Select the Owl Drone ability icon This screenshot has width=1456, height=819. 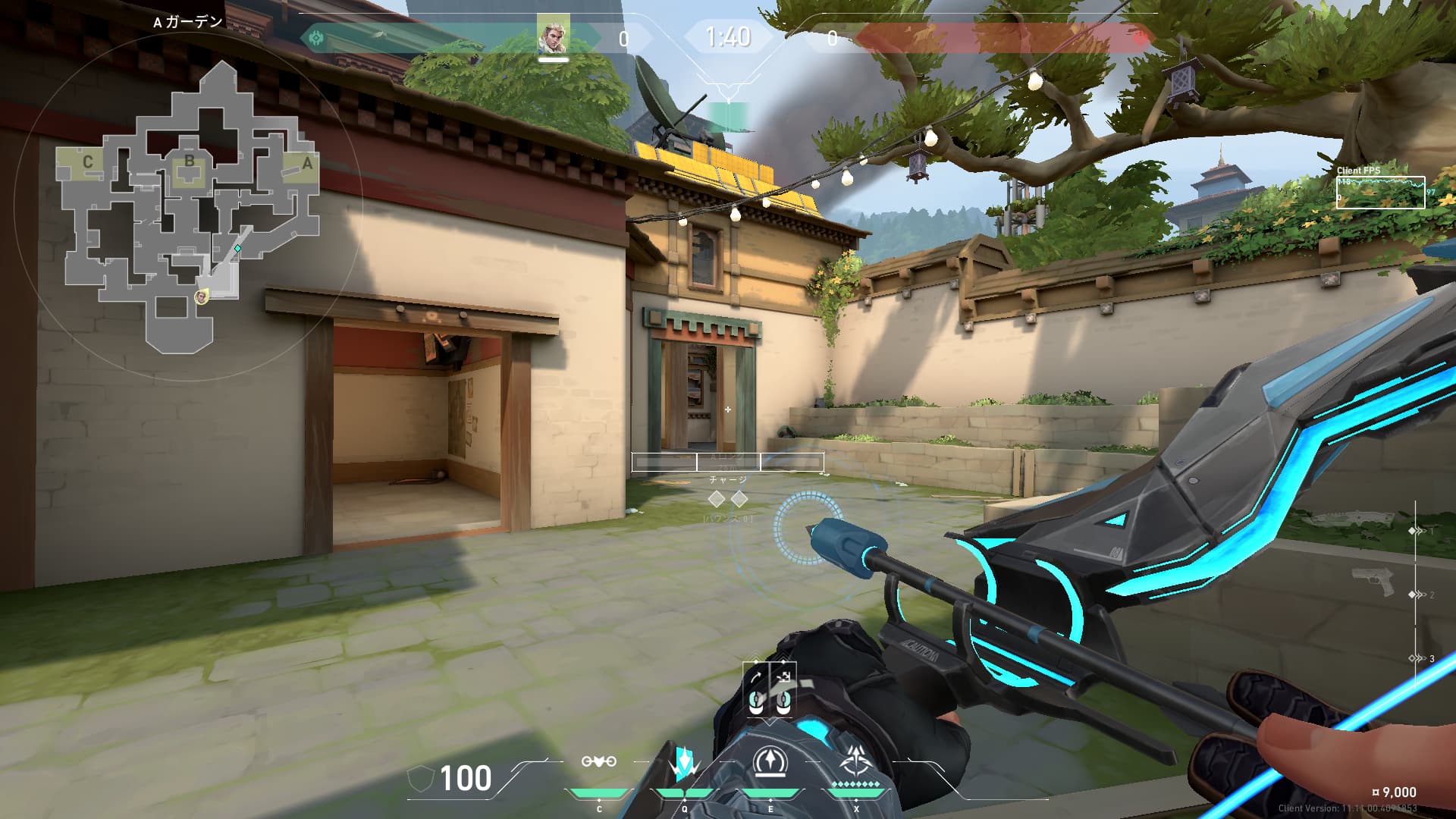[x=598, y=761]
